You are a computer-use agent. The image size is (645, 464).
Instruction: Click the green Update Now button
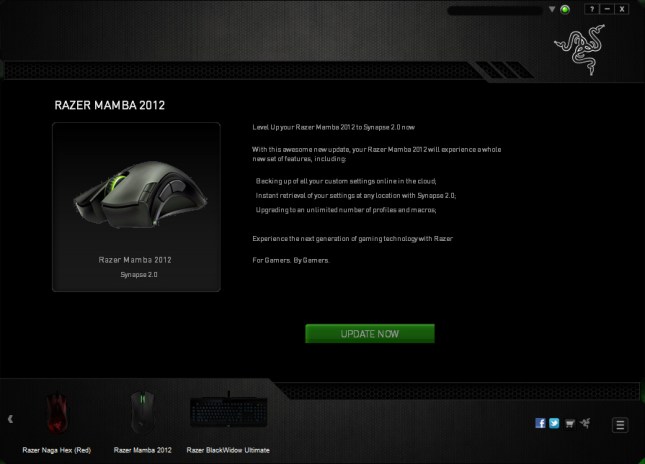pyautogui.click(x=370, y=333)
